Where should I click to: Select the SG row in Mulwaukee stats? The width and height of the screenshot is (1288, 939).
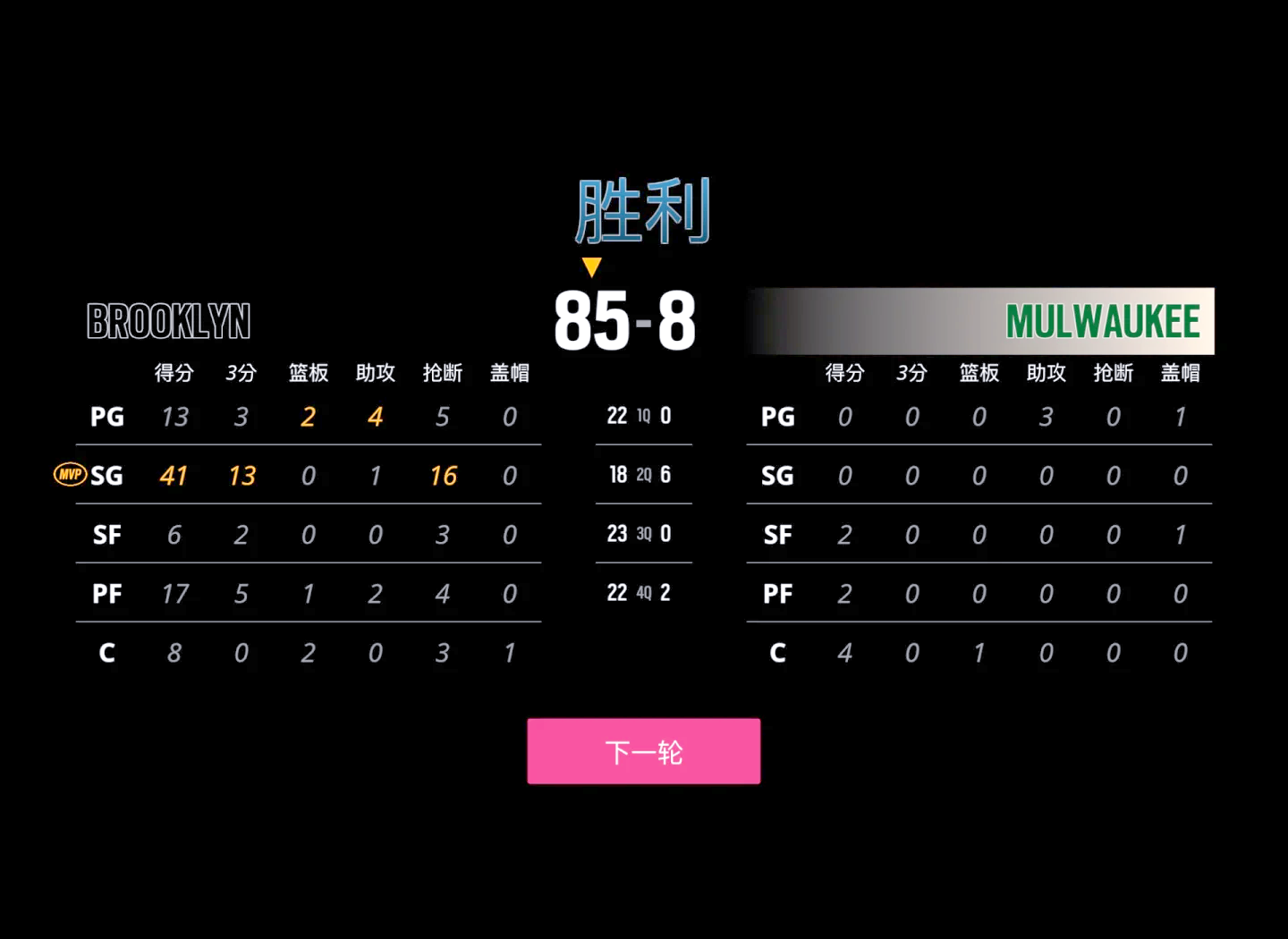click(777, 475)
